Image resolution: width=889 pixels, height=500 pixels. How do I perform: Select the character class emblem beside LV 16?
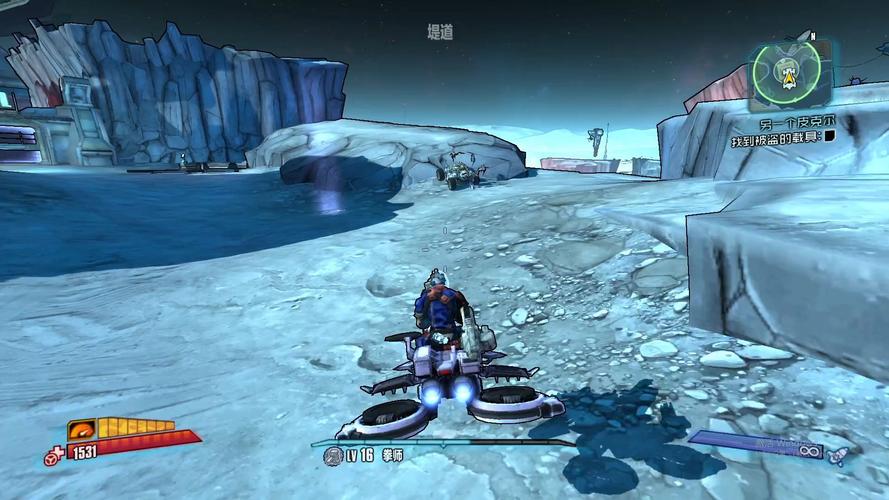coord(333,456)
